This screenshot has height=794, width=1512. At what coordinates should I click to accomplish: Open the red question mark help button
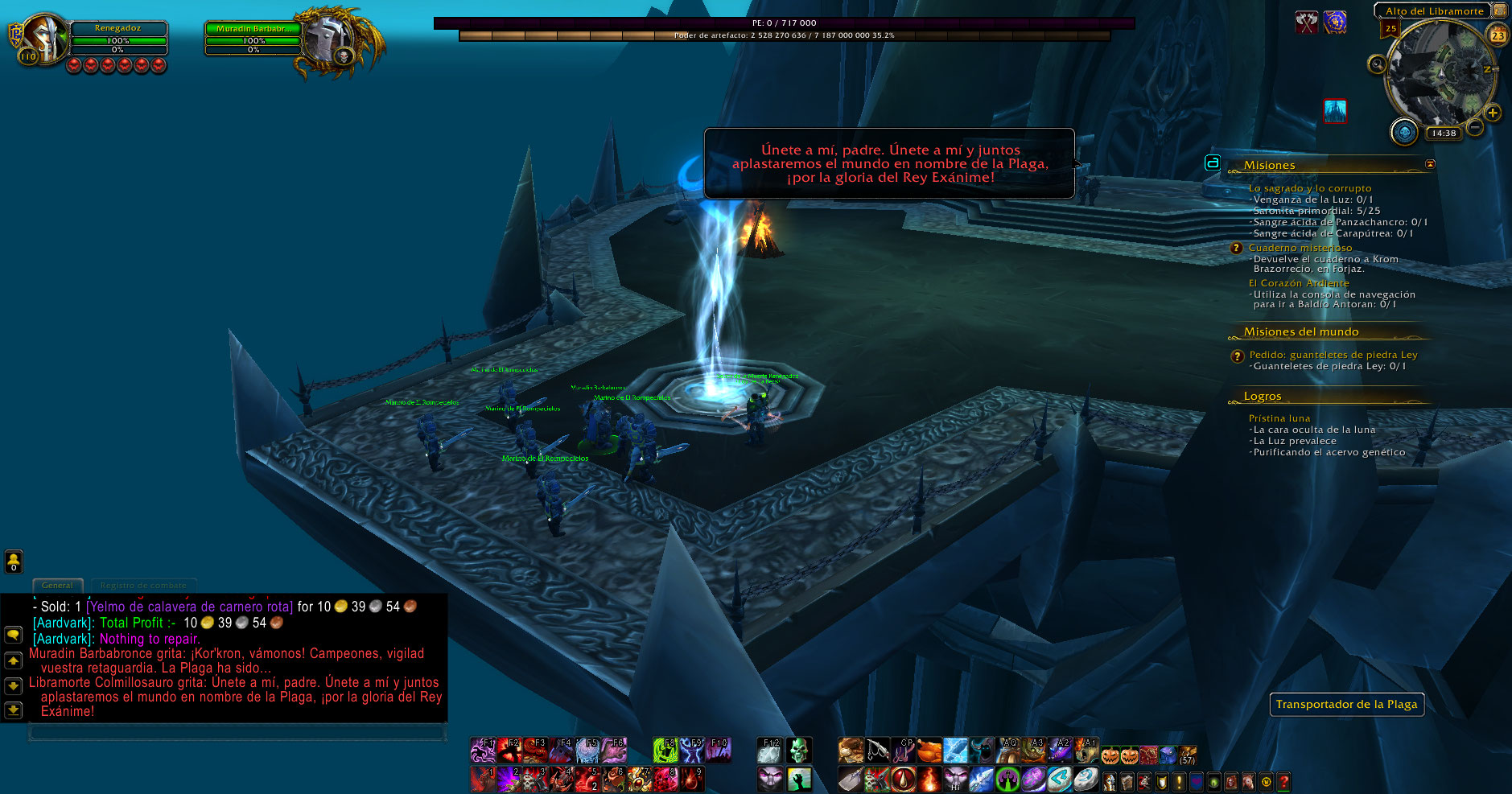1283,780
